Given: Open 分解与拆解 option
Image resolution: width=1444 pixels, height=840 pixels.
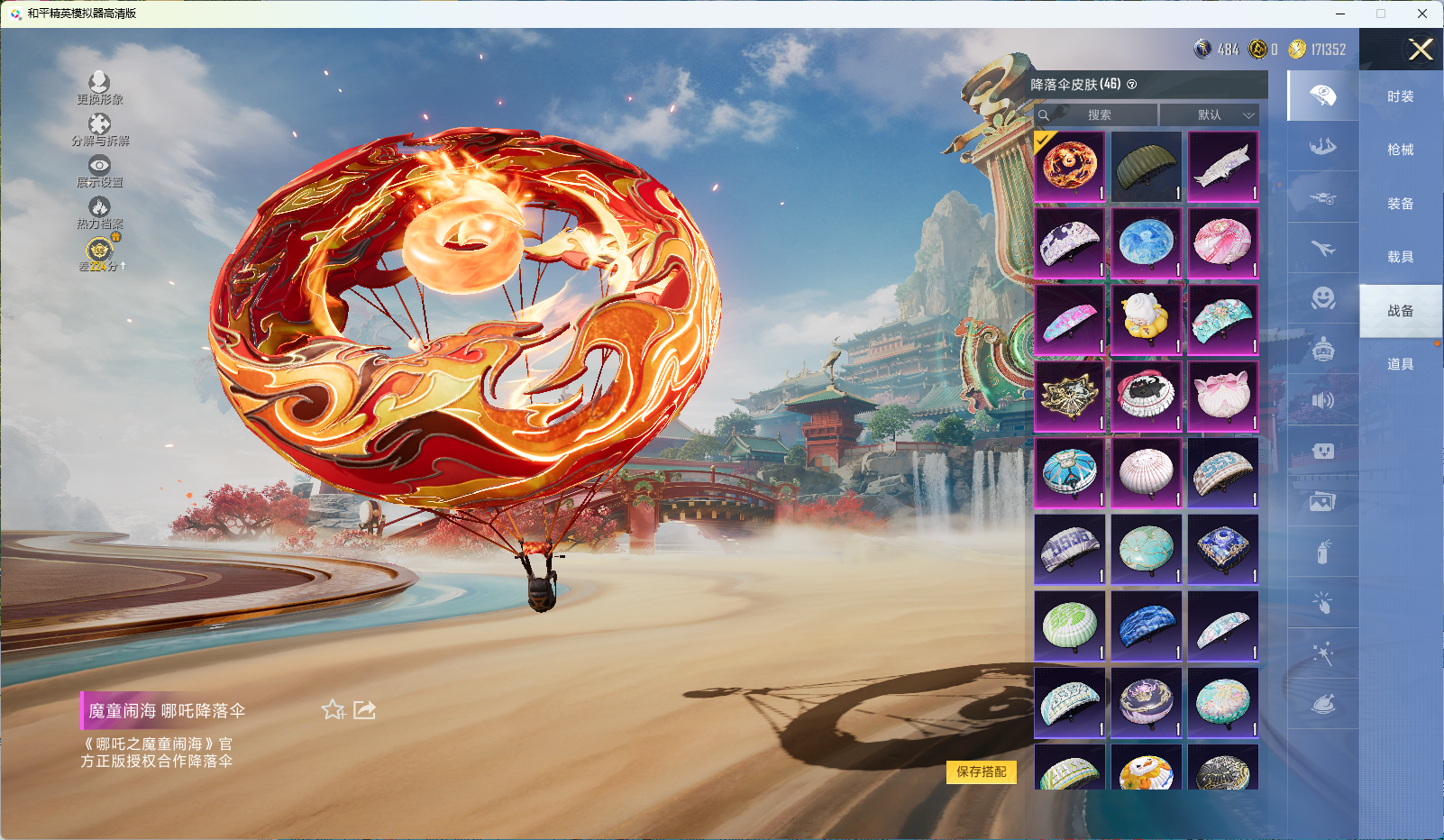Looking at the screenshot, I should (x=99, y=129).
